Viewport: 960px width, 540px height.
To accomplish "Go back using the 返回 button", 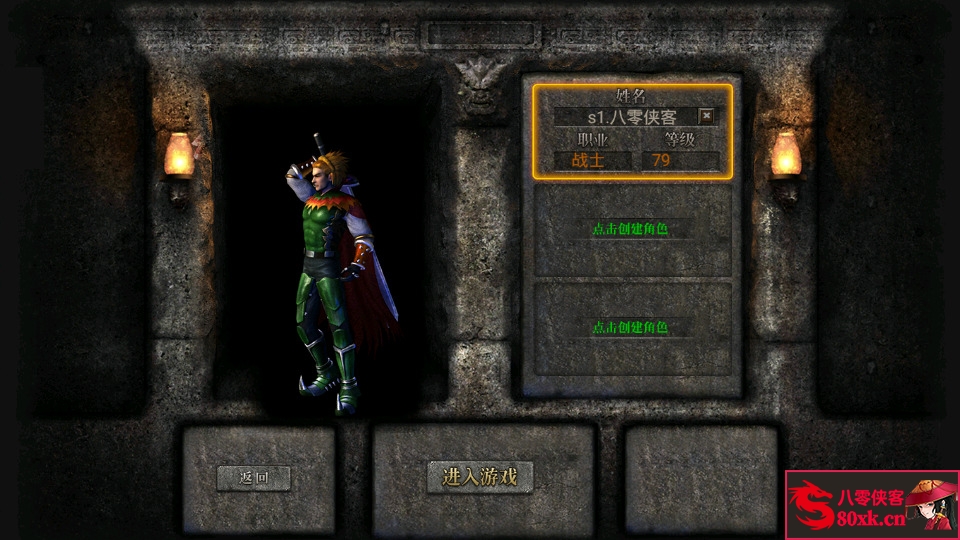I will 254,478.
